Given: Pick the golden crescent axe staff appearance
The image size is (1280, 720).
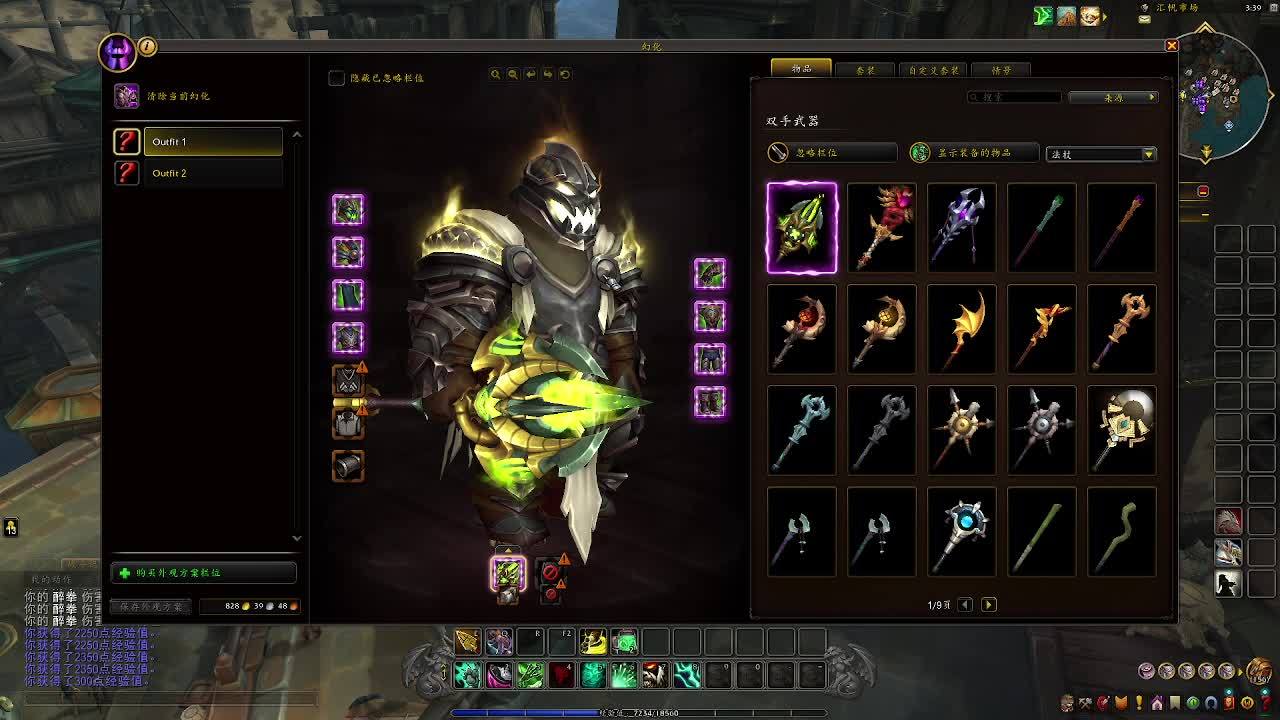Looking at the screenshot, I should (962, 329).
